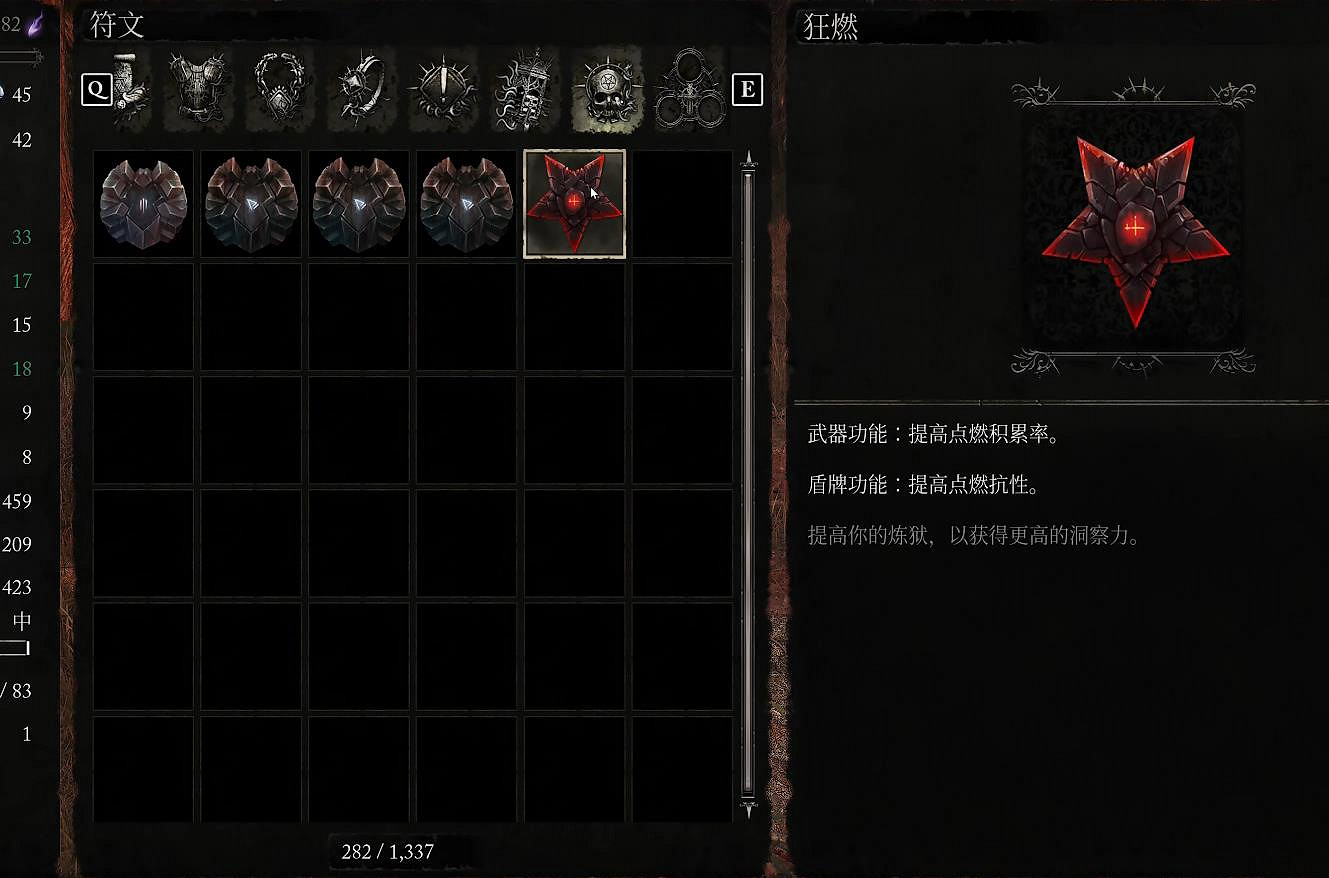Select the pentagram skull runes category icon

605,89
